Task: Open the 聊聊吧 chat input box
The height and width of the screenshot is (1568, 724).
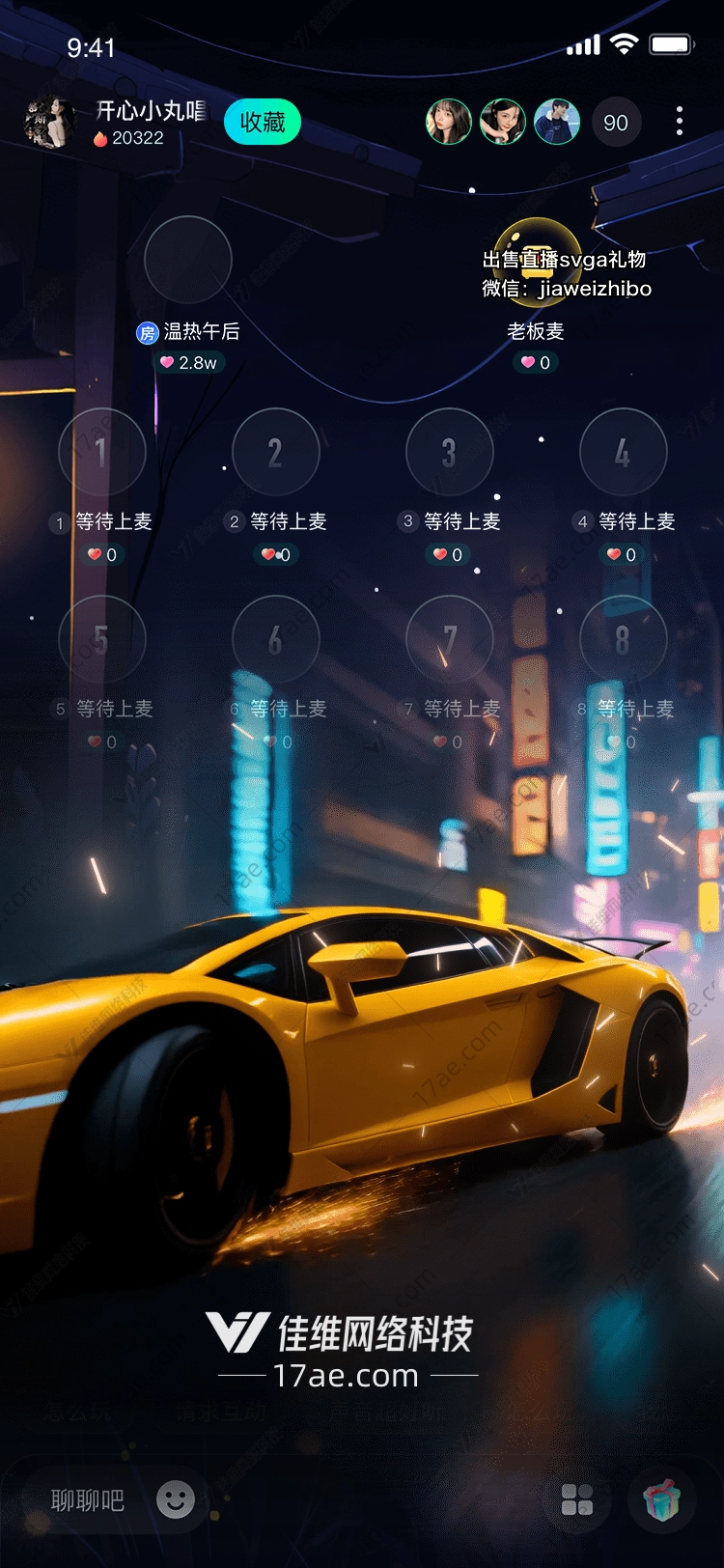Action: pos(88,1500)
